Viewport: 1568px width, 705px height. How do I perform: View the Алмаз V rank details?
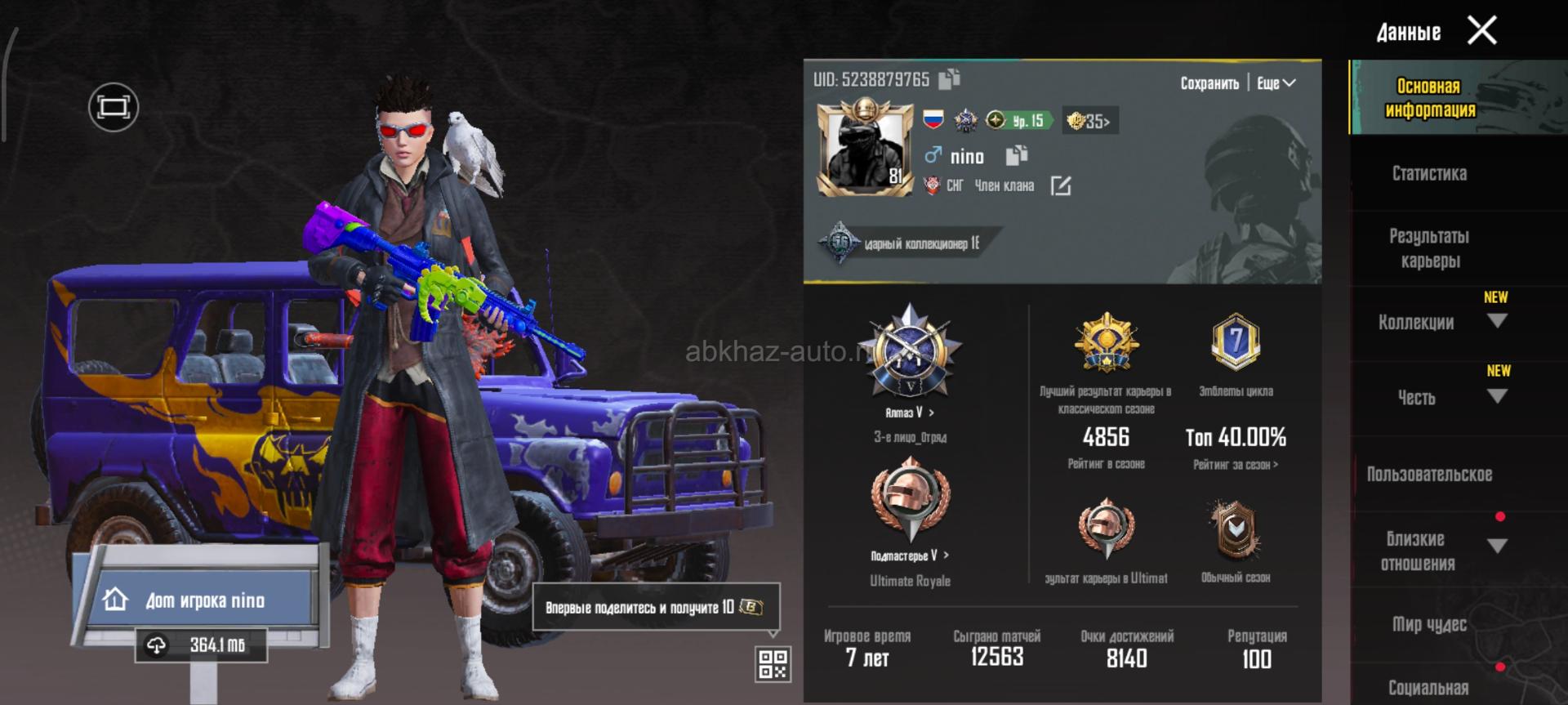(909, 413)
